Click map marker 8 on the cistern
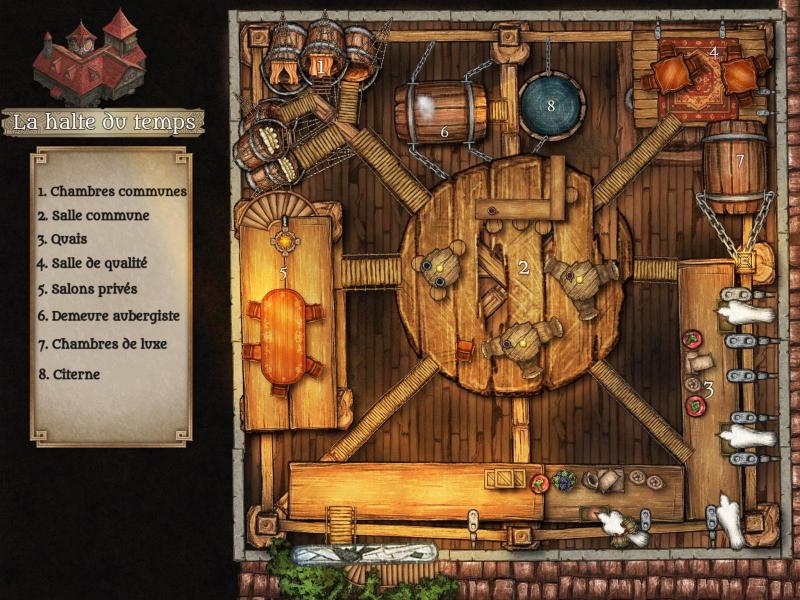This screenshot has height=600, width=800. click(x=549, y=104)
